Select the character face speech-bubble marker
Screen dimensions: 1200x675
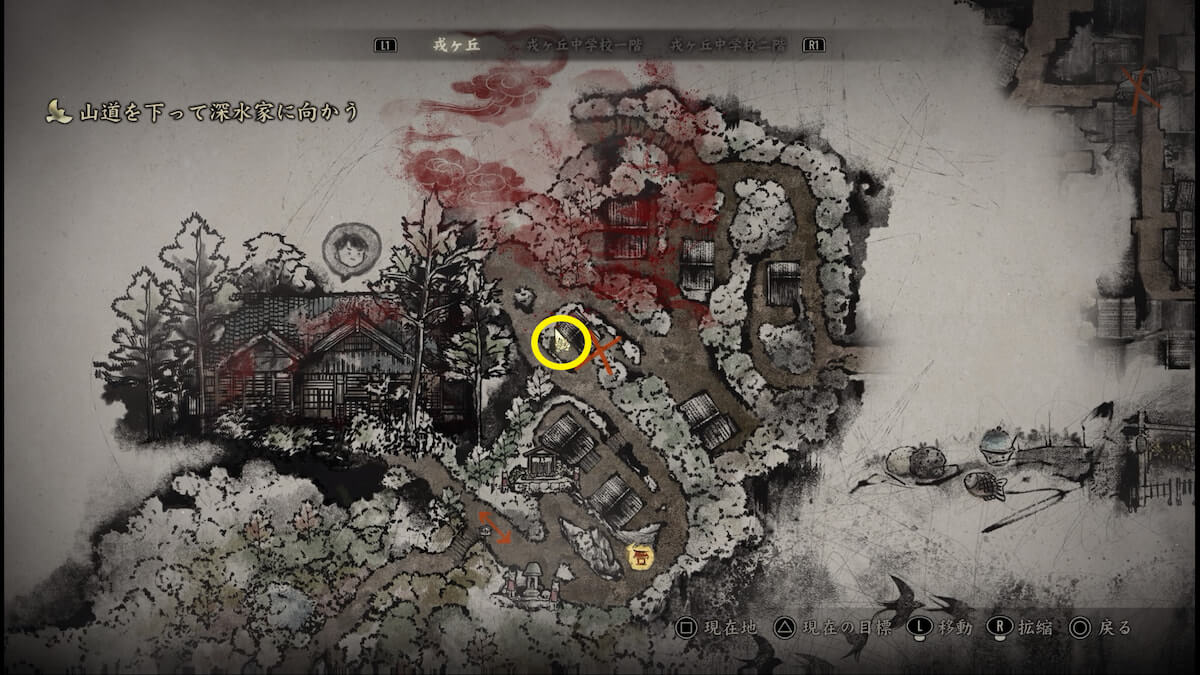pyautogui.click(x=351, y=252)
